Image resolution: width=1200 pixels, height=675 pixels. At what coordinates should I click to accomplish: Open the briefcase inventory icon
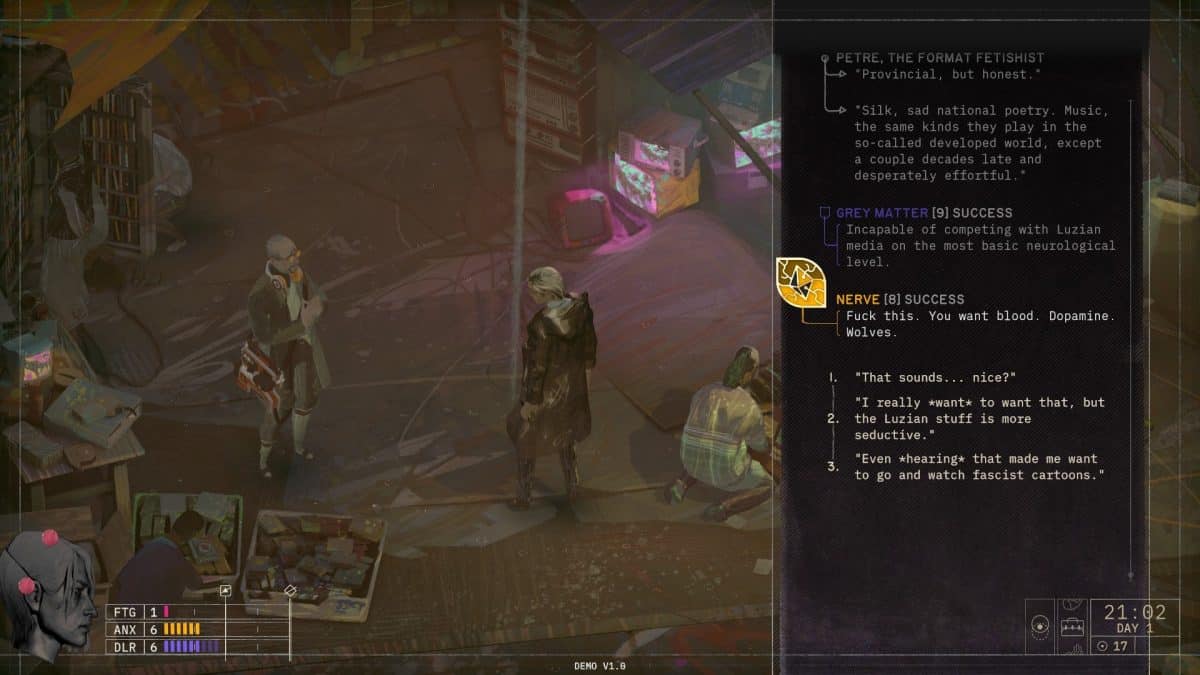(1073, 629)
